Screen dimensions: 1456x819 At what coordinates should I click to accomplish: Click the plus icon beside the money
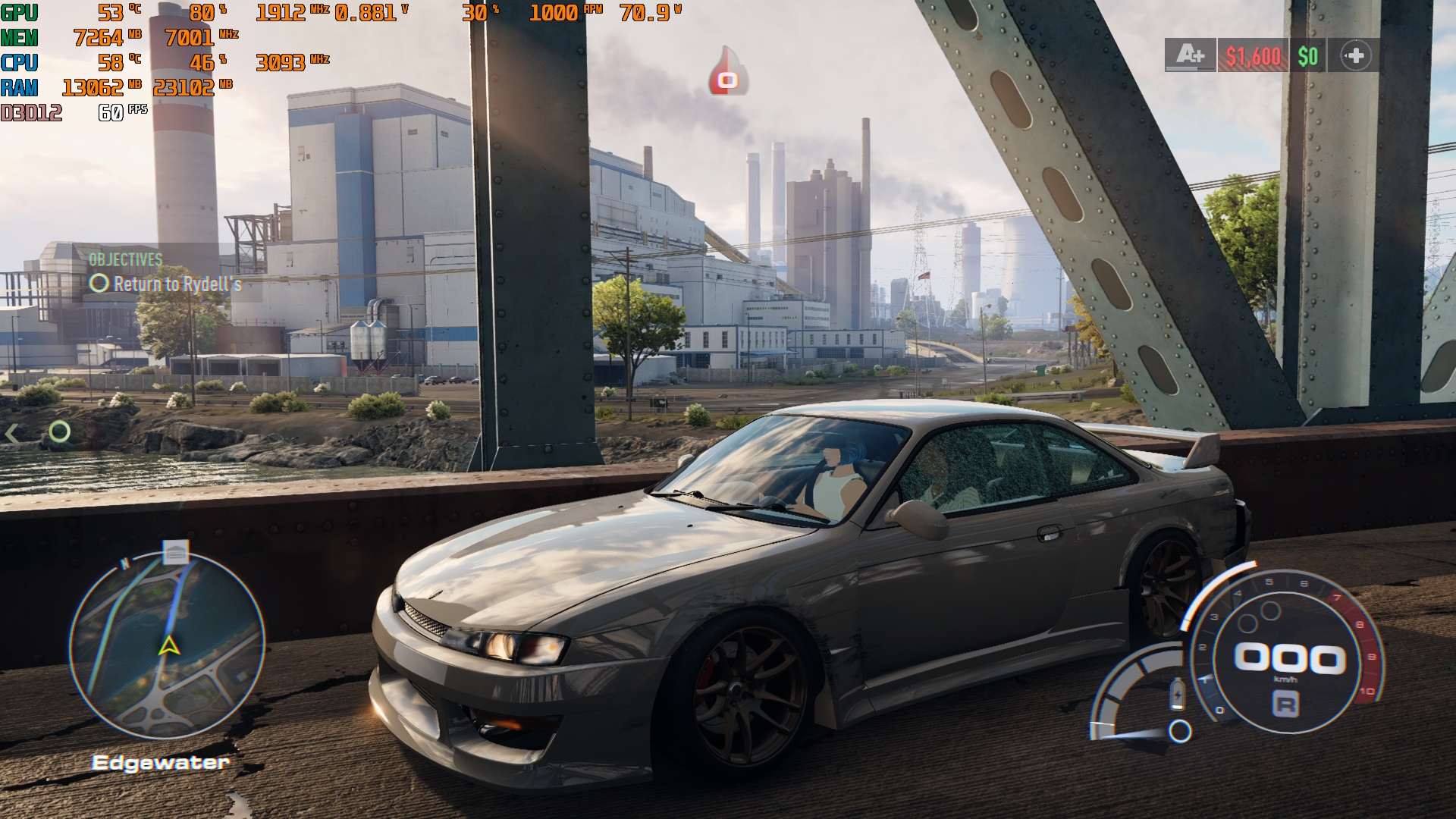pyautogui.click(x=1355, y=55)
